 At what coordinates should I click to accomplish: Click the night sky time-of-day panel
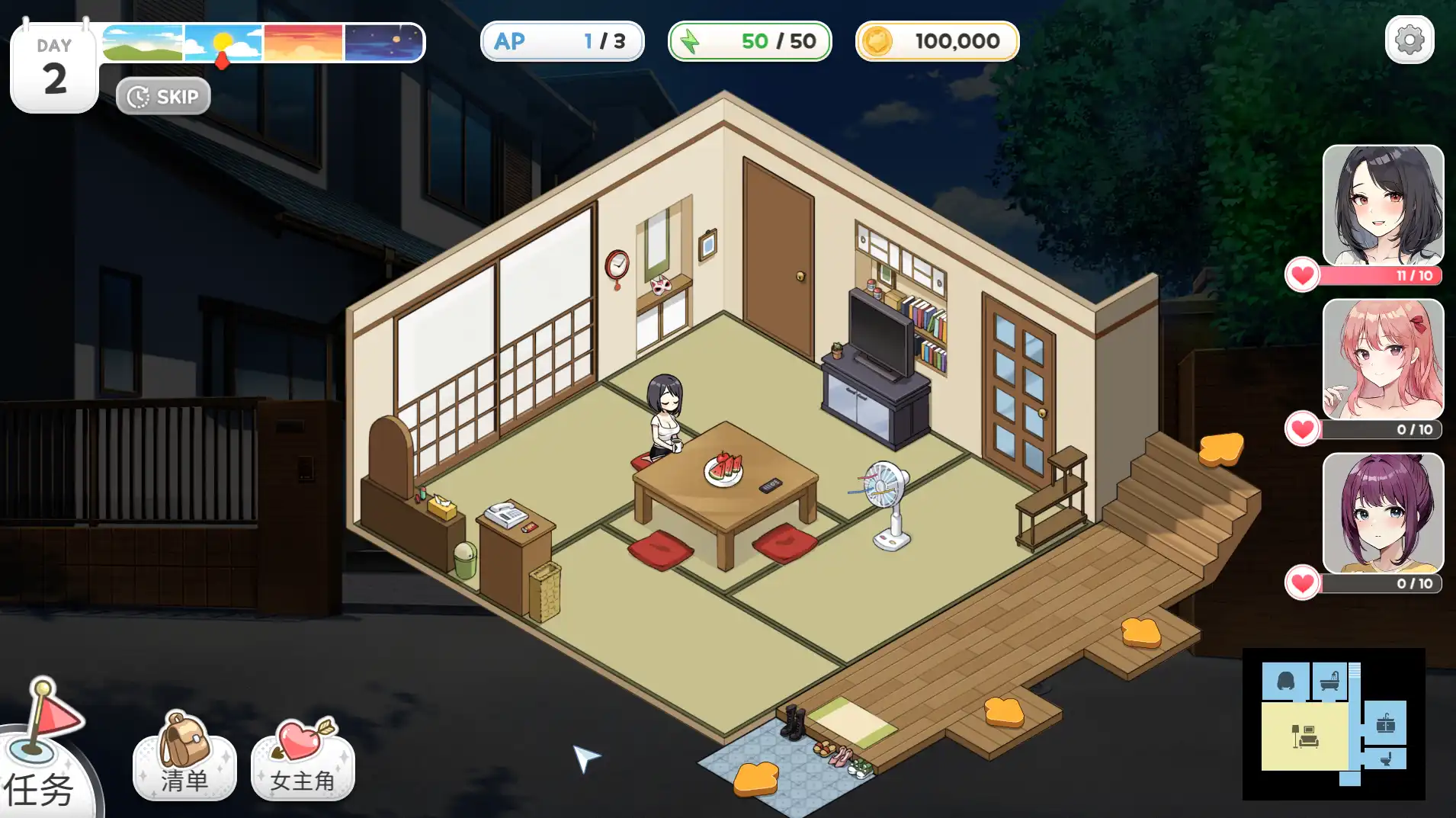(383, 42)
